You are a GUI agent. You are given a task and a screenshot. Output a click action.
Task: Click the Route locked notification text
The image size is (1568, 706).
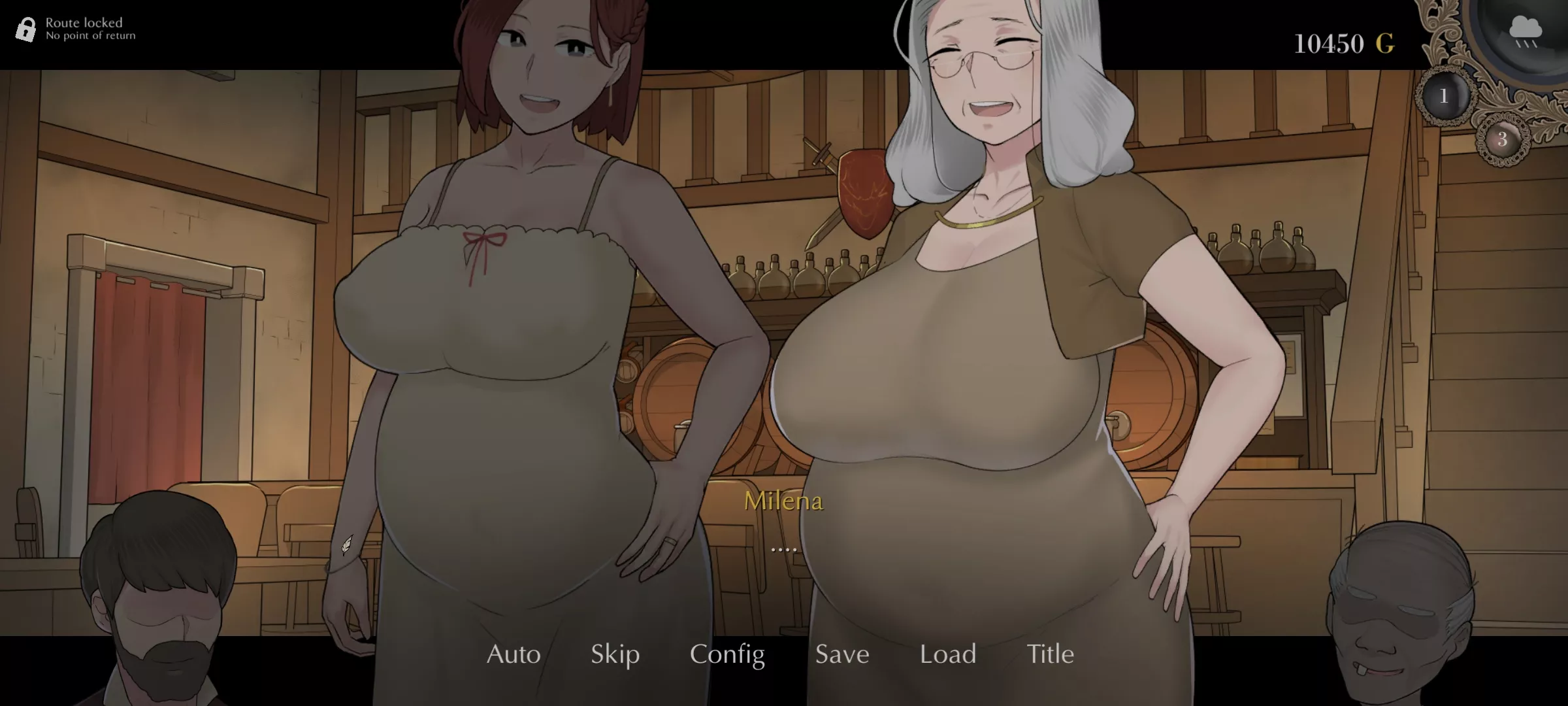click(x=83, y=22)
